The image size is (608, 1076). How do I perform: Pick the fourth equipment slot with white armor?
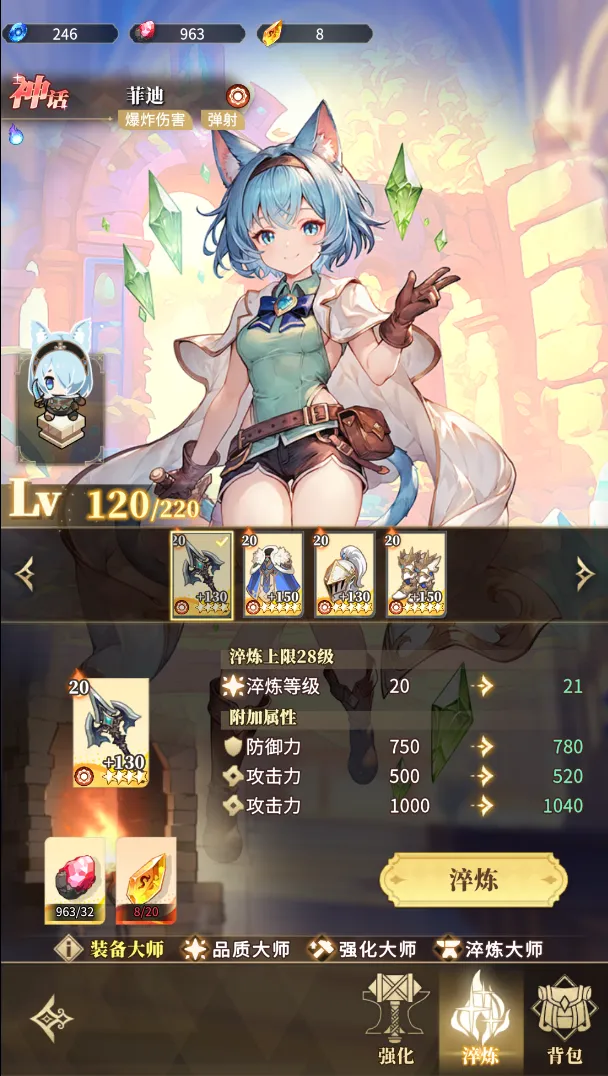point(417,575)
